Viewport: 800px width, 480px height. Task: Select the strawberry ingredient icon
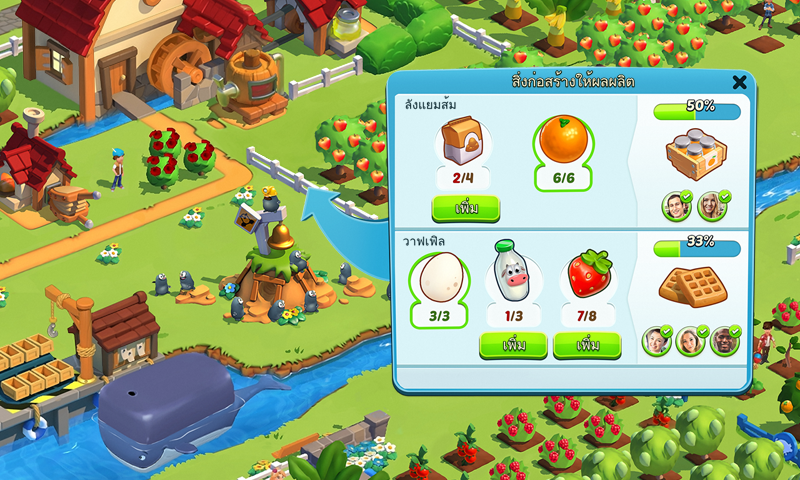(x=588, y=274)
